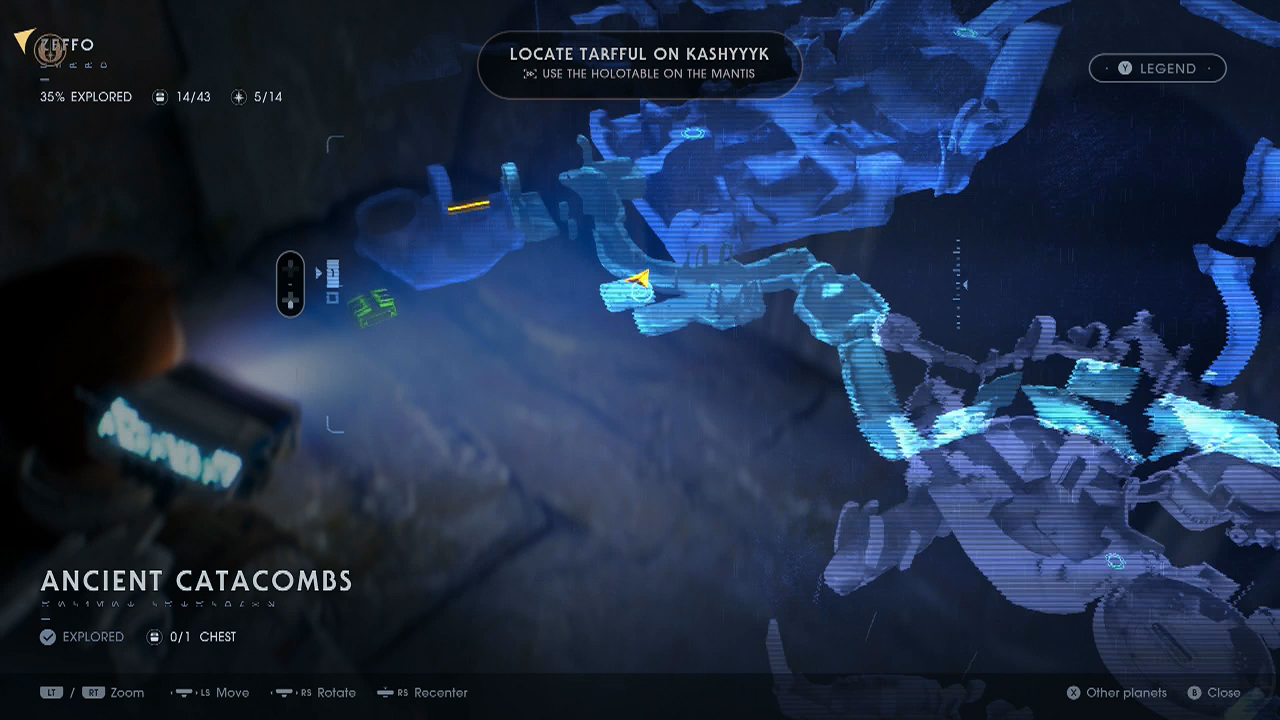The width and height of the screenshot is (1280, 720).
Task: Click the chest icon next to 0/1 CHEST
Action: pos(156,637)
